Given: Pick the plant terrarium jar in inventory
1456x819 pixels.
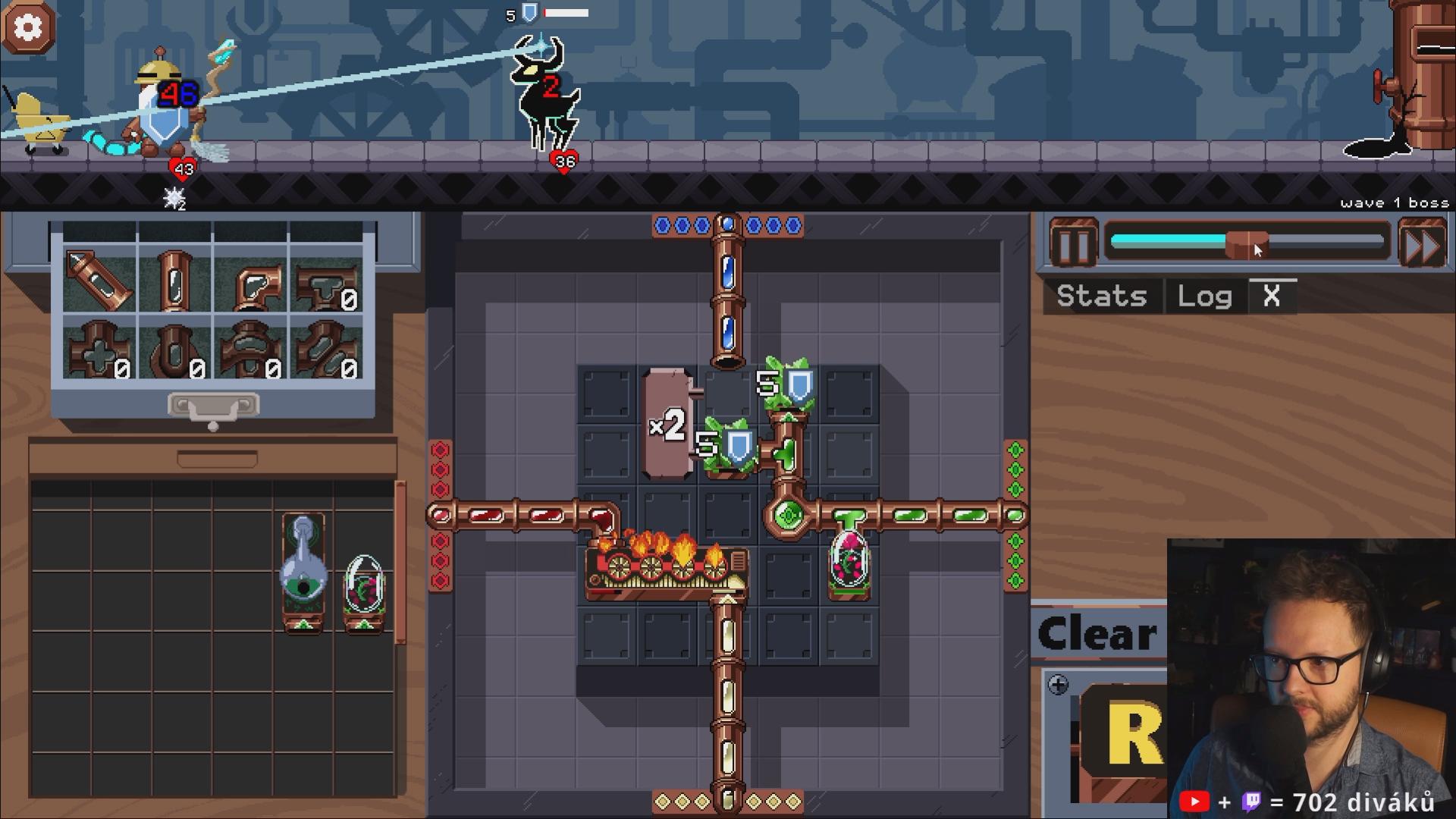Looking at the screenshot, I should pos(364,591).
